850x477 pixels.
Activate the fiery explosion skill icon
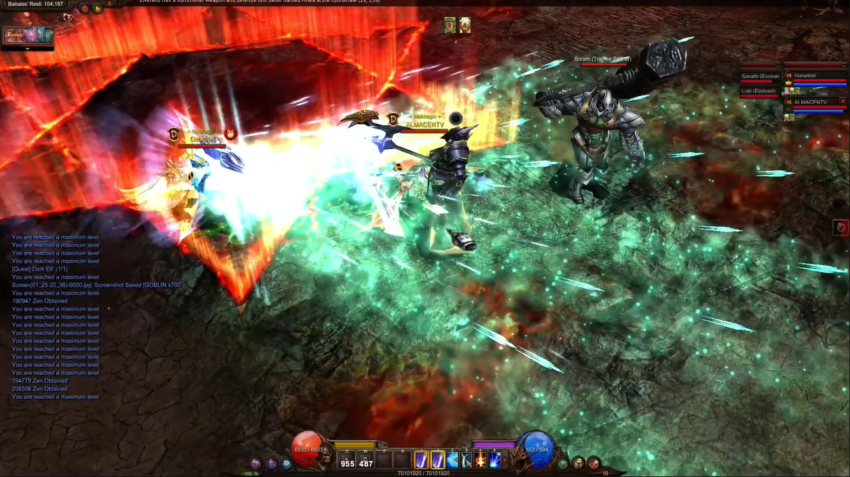(x=480, y=459)
